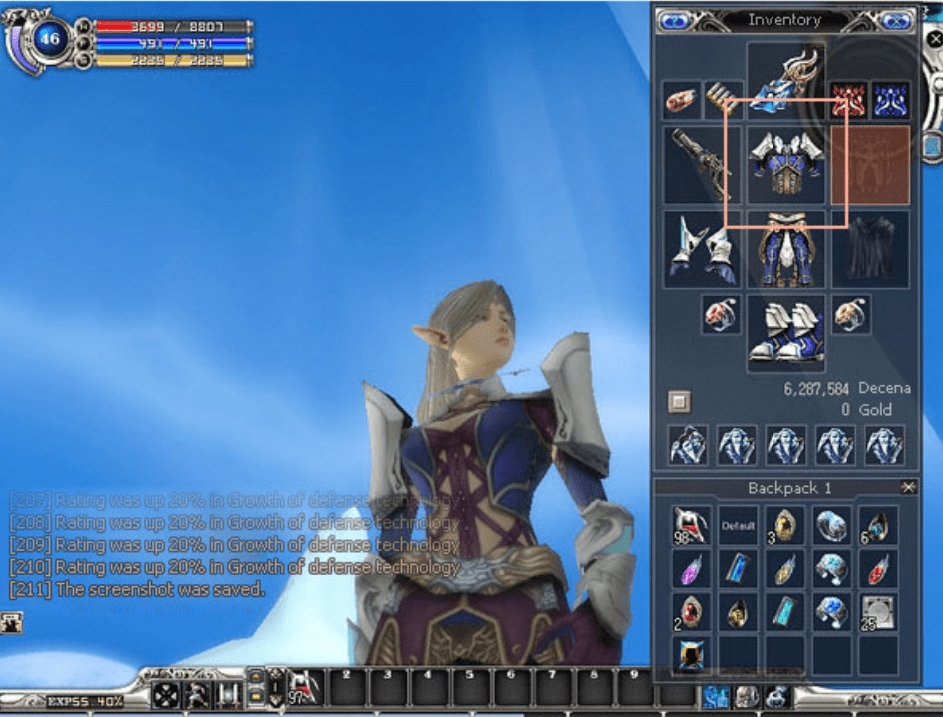Select the red emblem slot in inventory
The image size is (943, 717).
(x=848, y=99)
